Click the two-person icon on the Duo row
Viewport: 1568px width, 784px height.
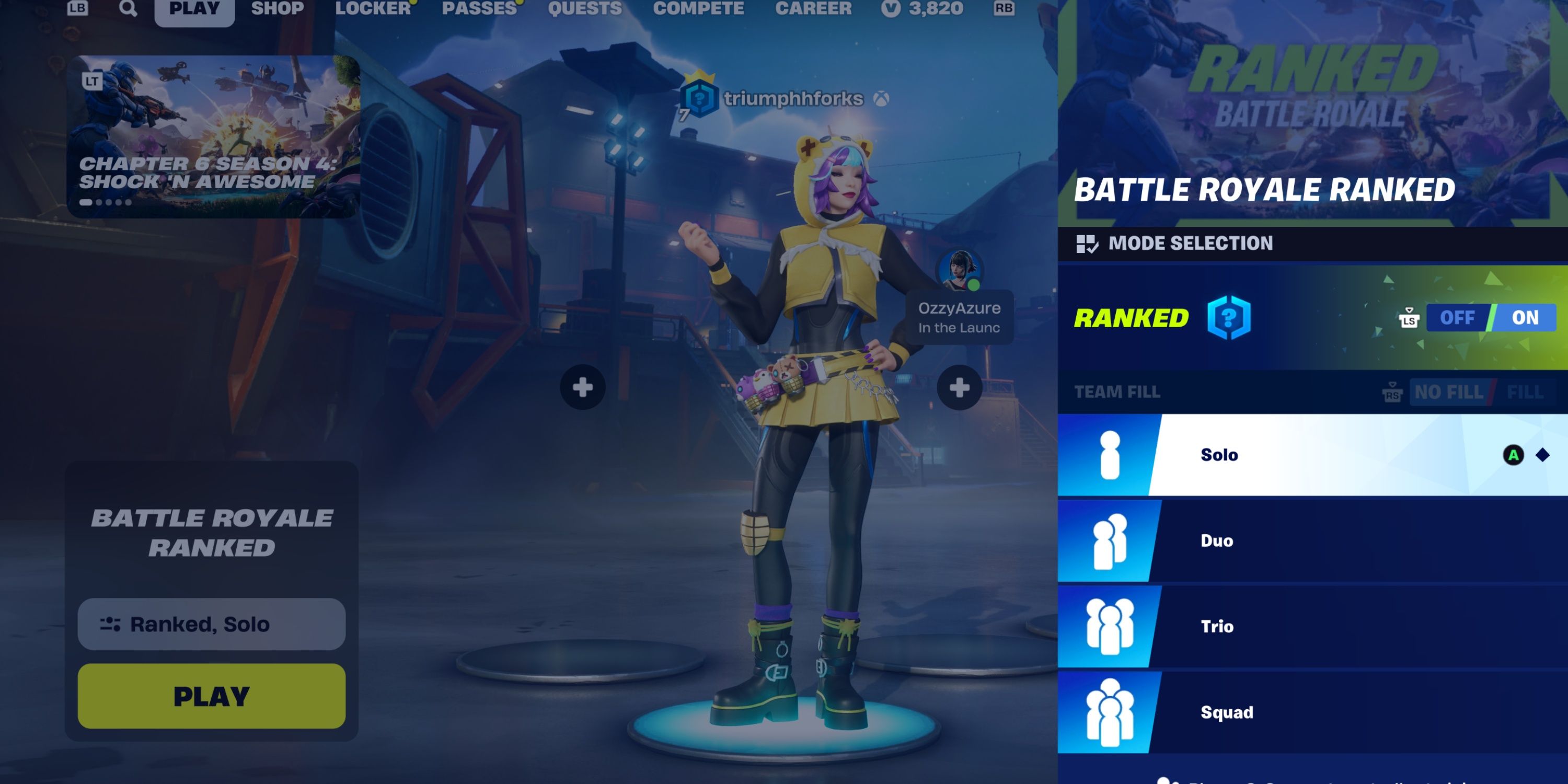point(1110,540)
